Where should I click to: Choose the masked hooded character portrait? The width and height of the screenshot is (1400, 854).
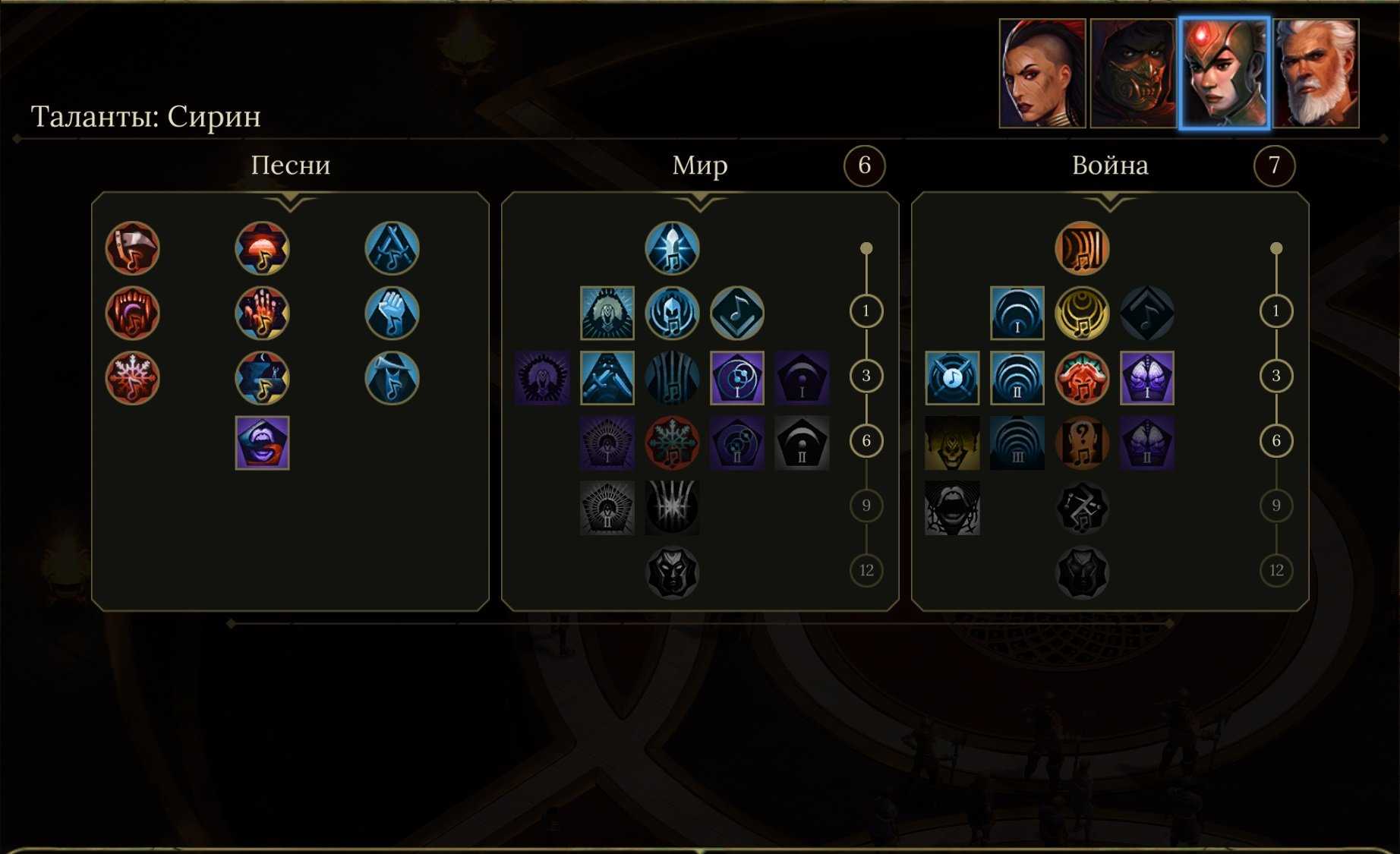[x=1134, y=73]
